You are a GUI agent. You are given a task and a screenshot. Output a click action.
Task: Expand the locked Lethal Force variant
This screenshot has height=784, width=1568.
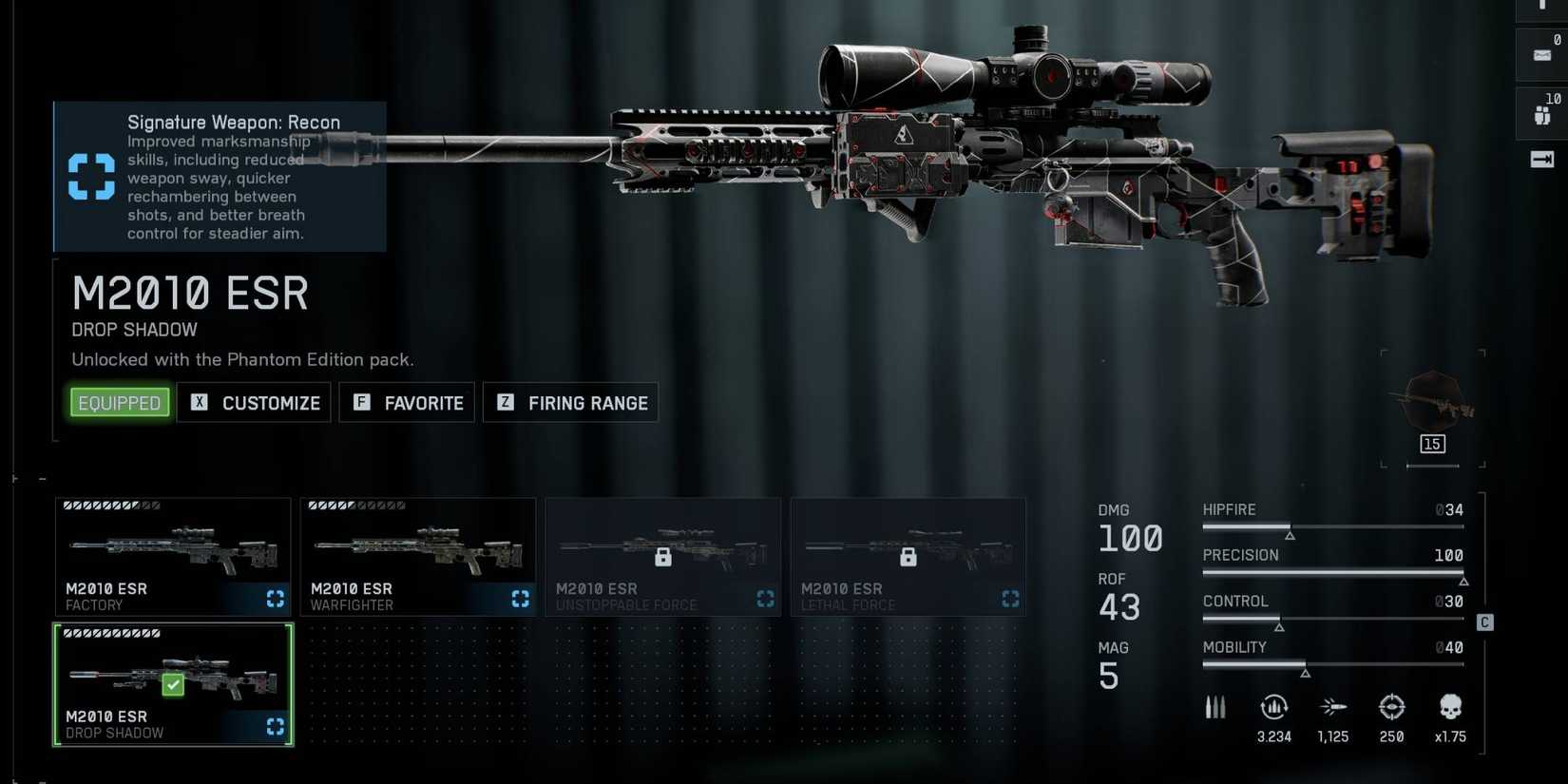[908, 556]
